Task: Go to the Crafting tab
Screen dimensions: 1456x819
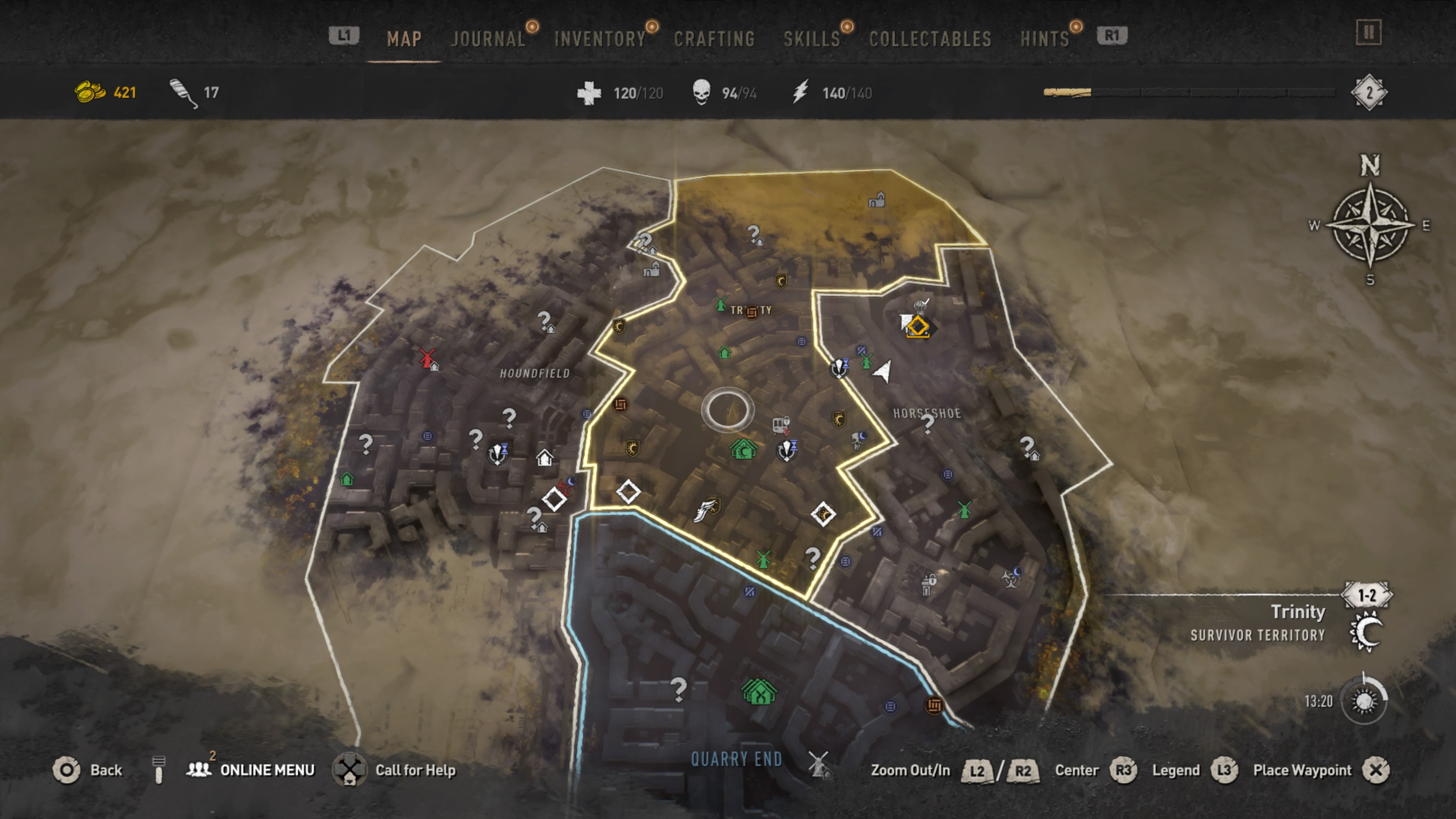Action: [714, 38]
